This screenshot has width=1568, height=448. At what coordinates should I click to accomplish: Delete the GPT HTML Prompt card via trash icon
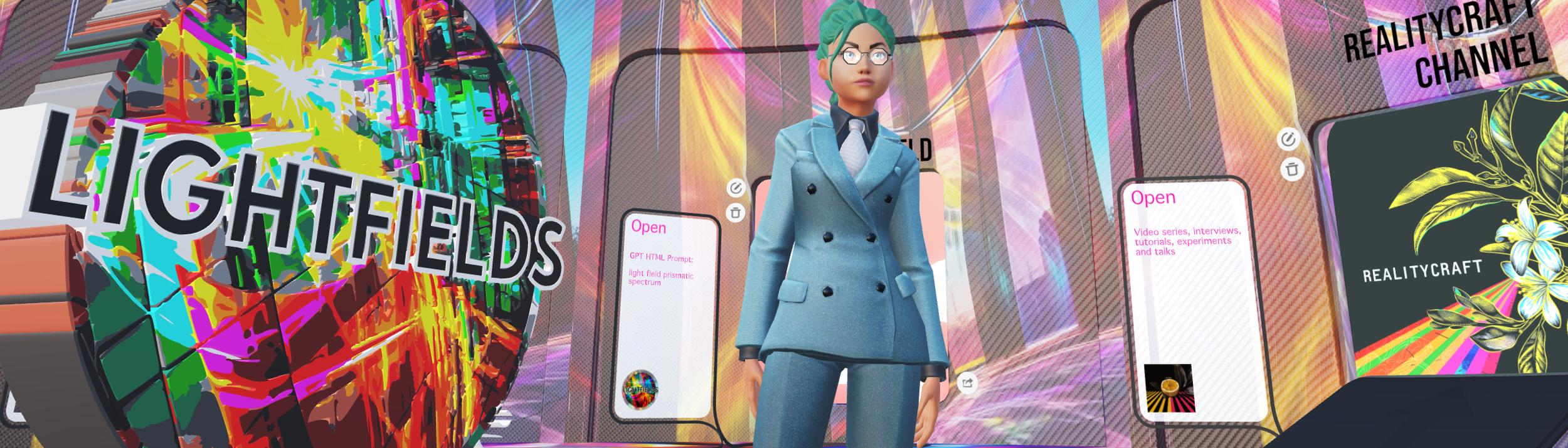pos(736,213)
